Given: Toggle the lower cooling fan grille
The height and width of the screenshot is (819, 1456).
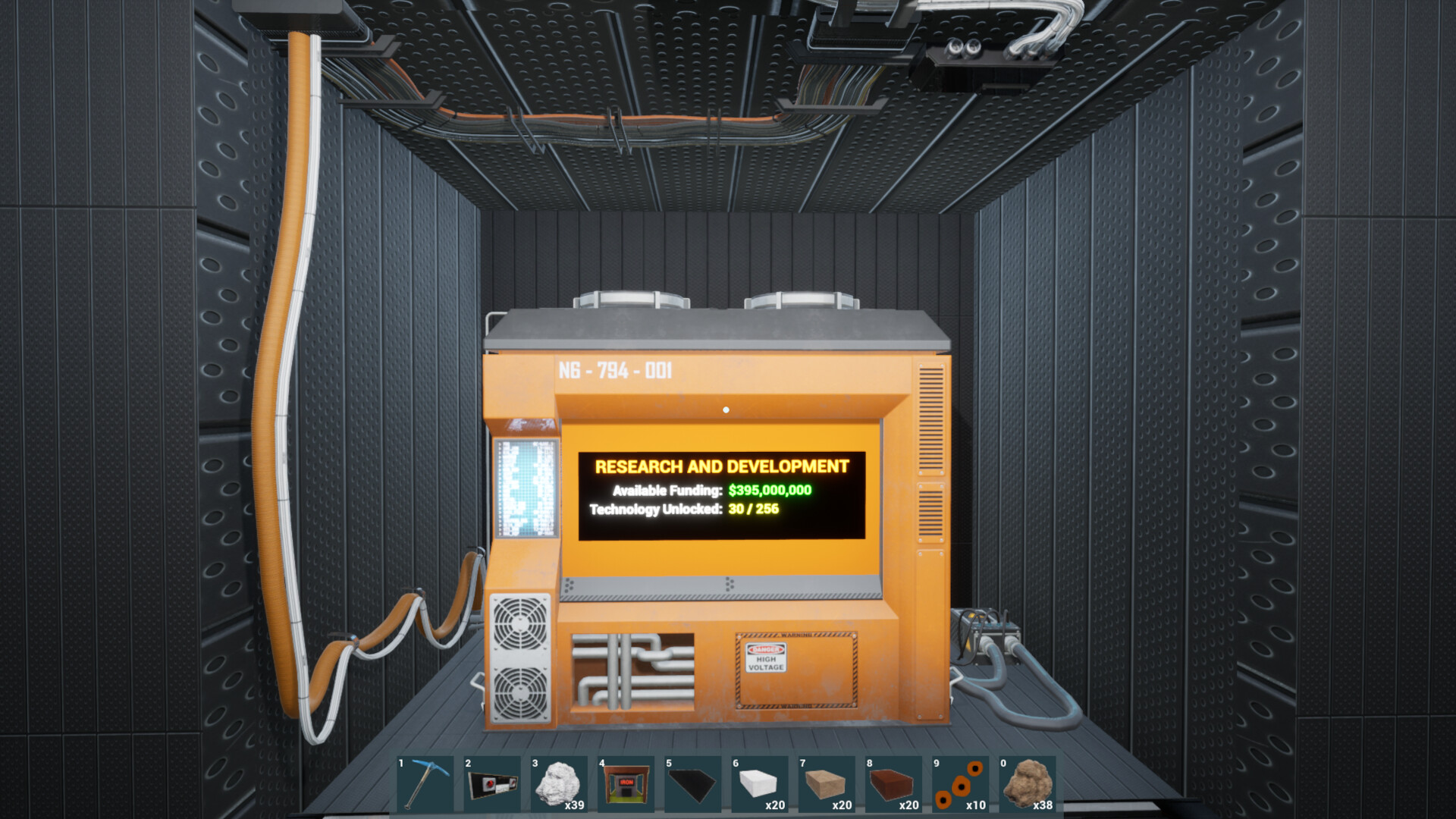Looking at the screenshot, I should pos(519,694).
